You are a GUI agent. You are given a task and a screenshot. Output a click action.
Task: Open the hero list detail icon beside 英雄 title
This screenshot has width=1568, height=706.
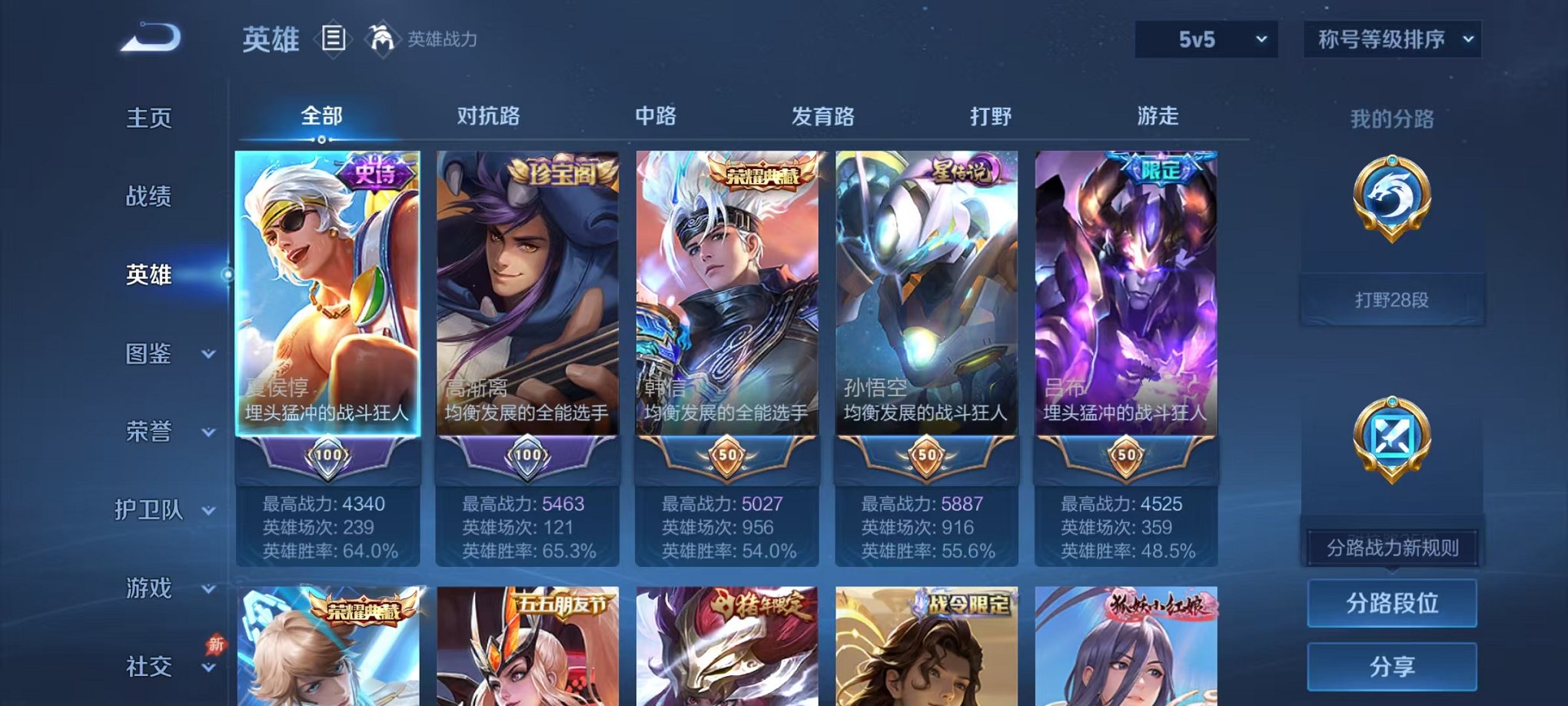coord(334,39)
